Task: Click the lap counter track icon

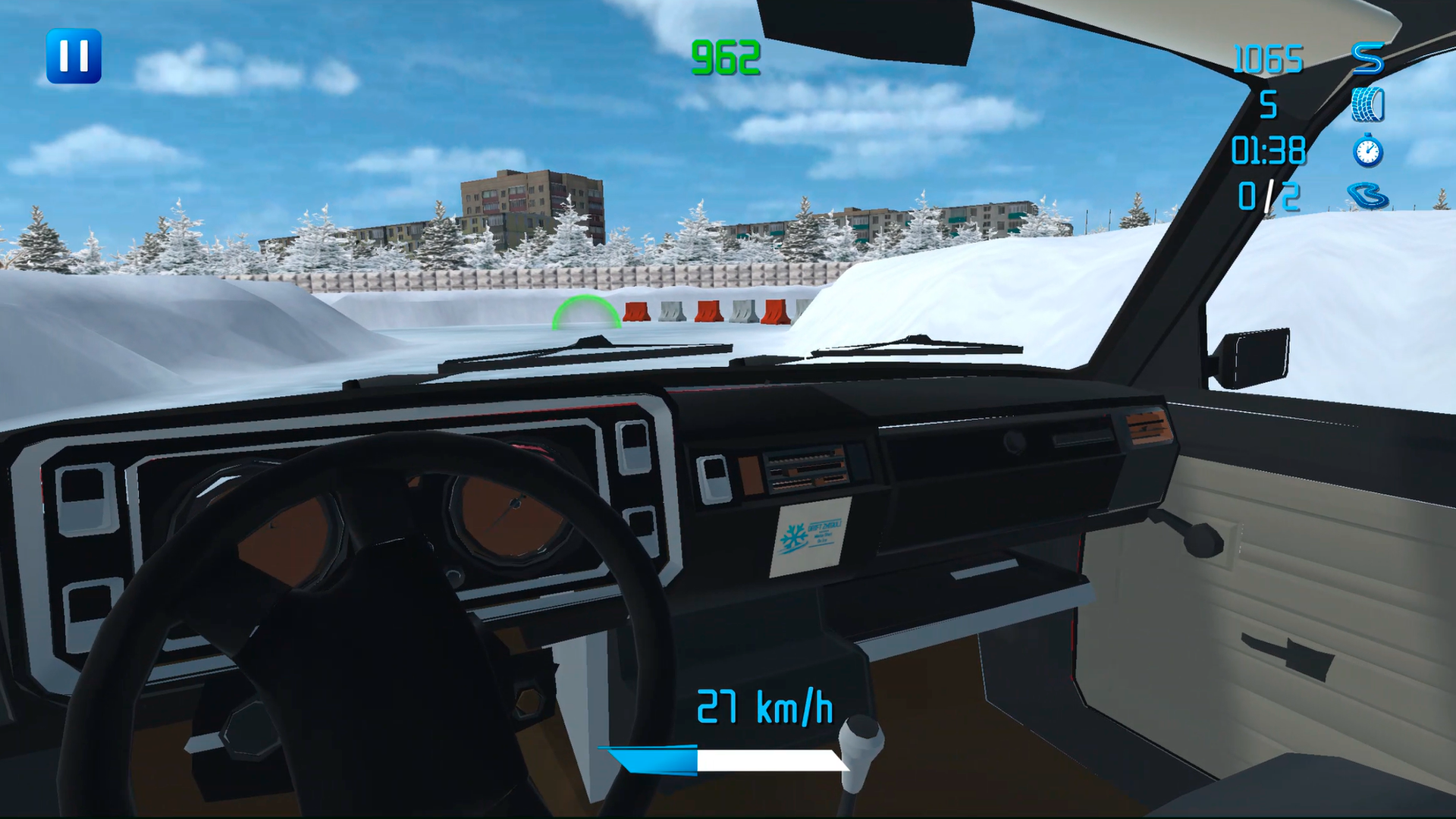Action: 1371,196
